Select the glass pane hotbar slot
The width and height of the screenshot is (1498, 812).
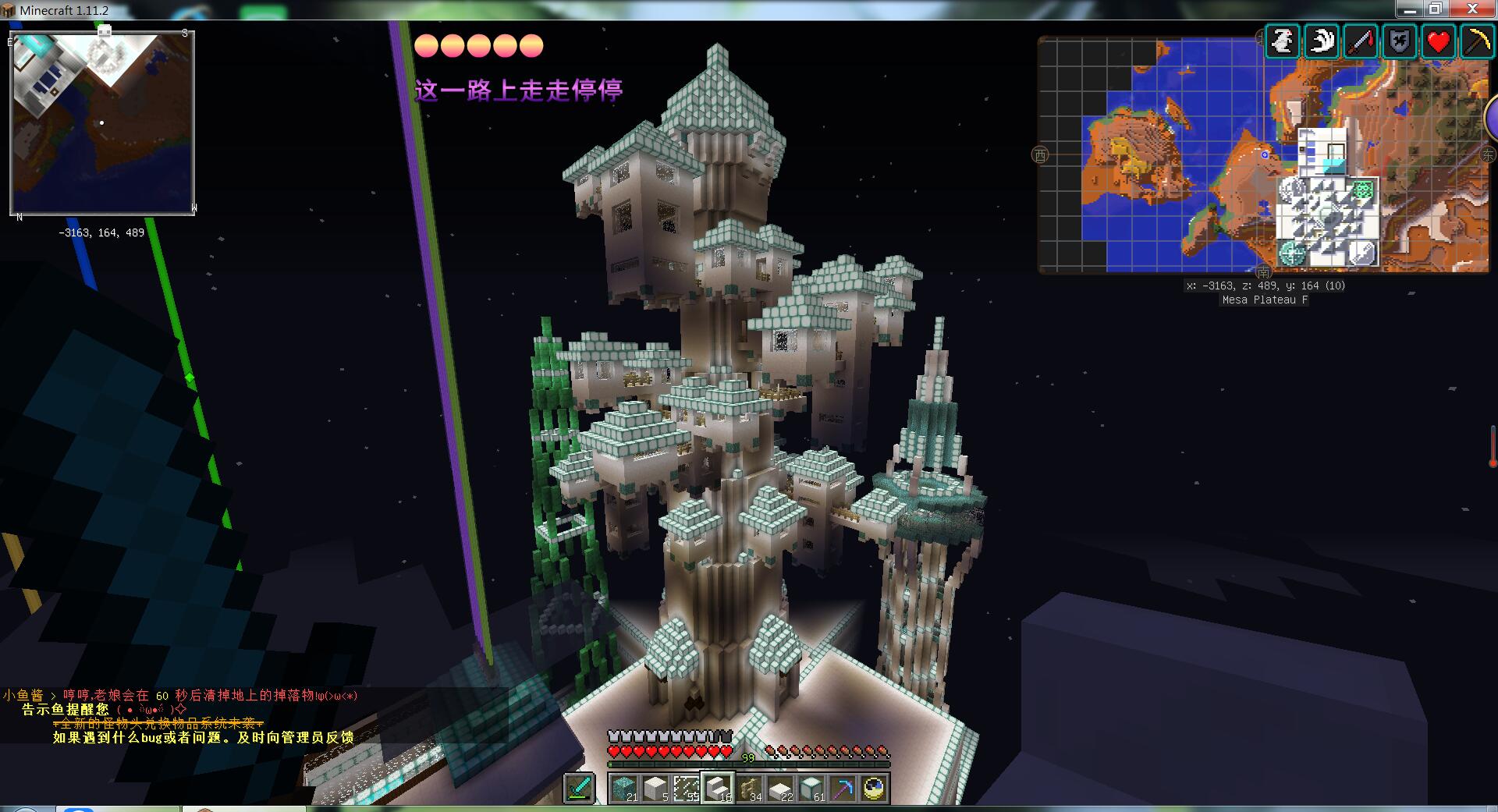click(687, 788)
